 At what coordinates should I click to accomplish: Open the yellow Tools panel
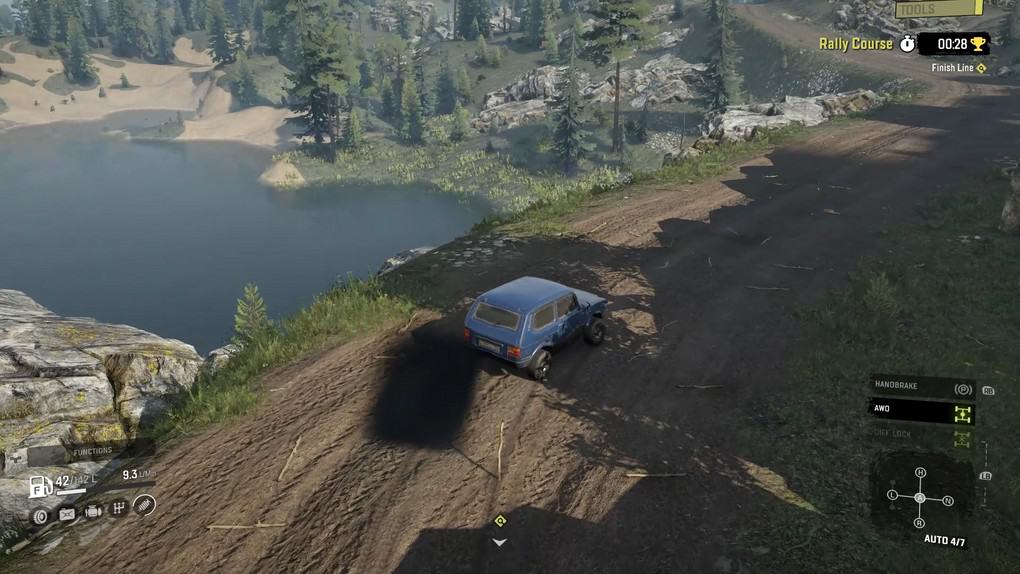[938, 9]
